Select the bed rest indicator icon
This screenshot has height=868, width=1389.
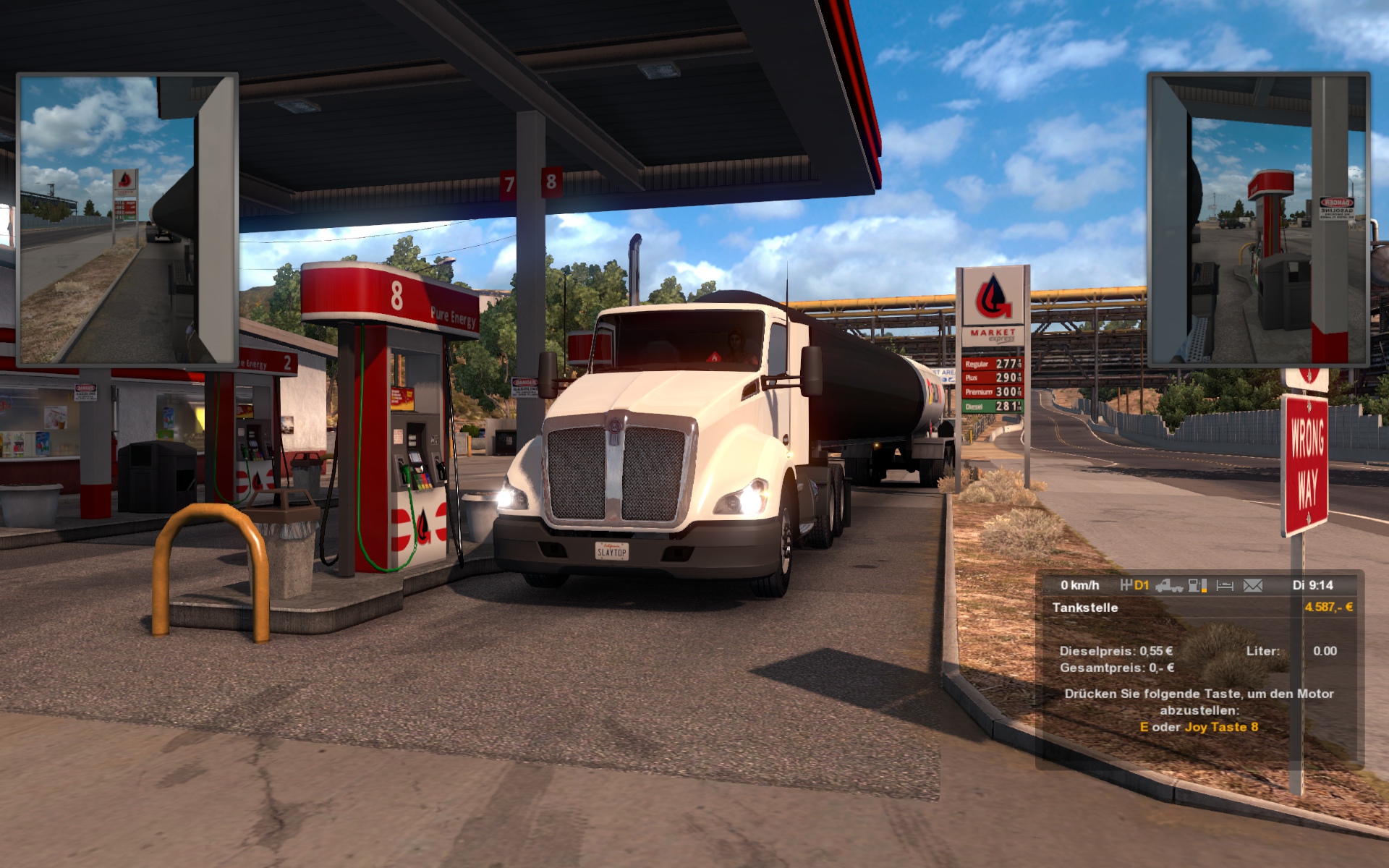tap(1225, 585)
